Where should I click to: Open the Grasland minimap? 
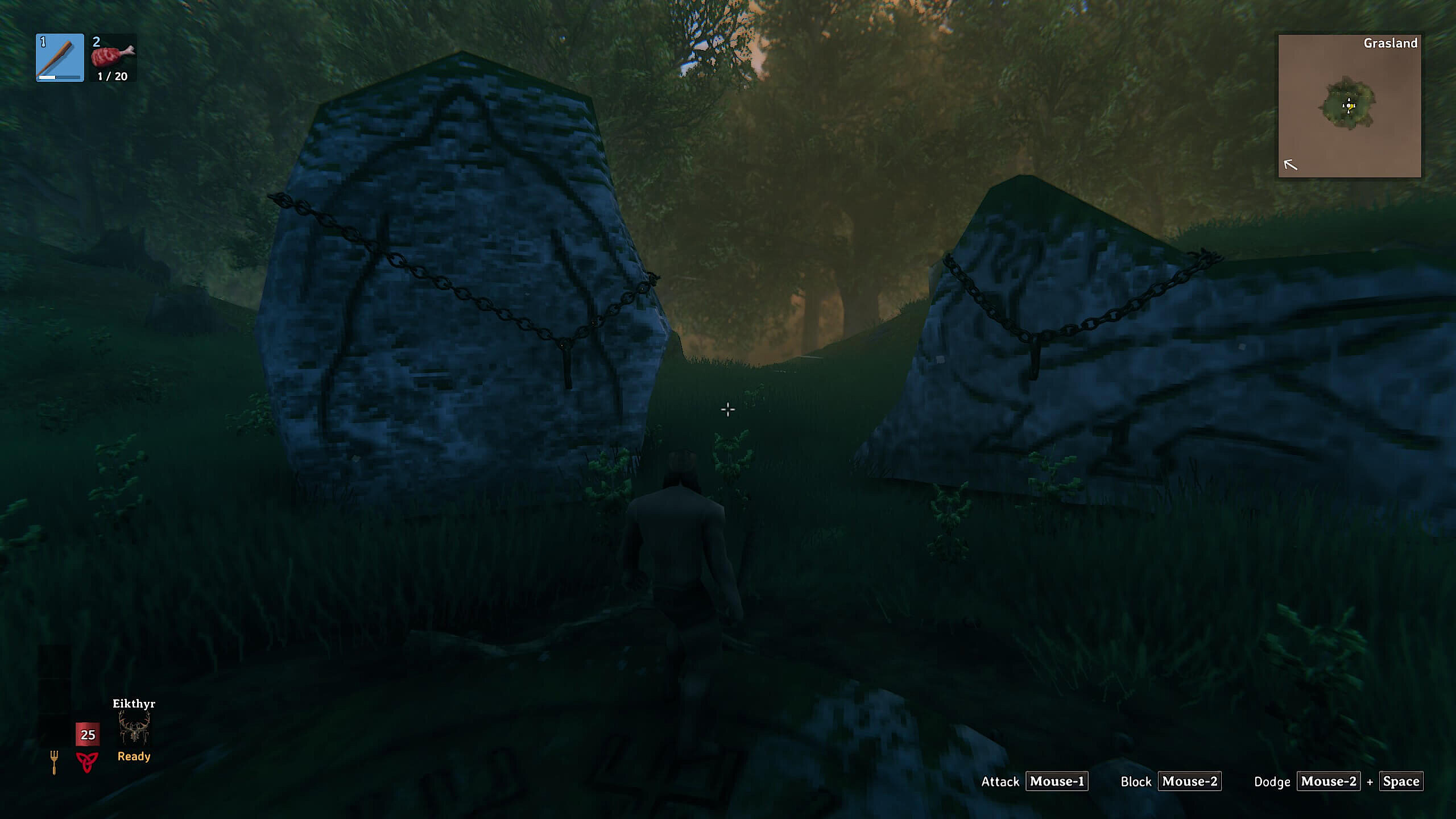[1349, 106]
